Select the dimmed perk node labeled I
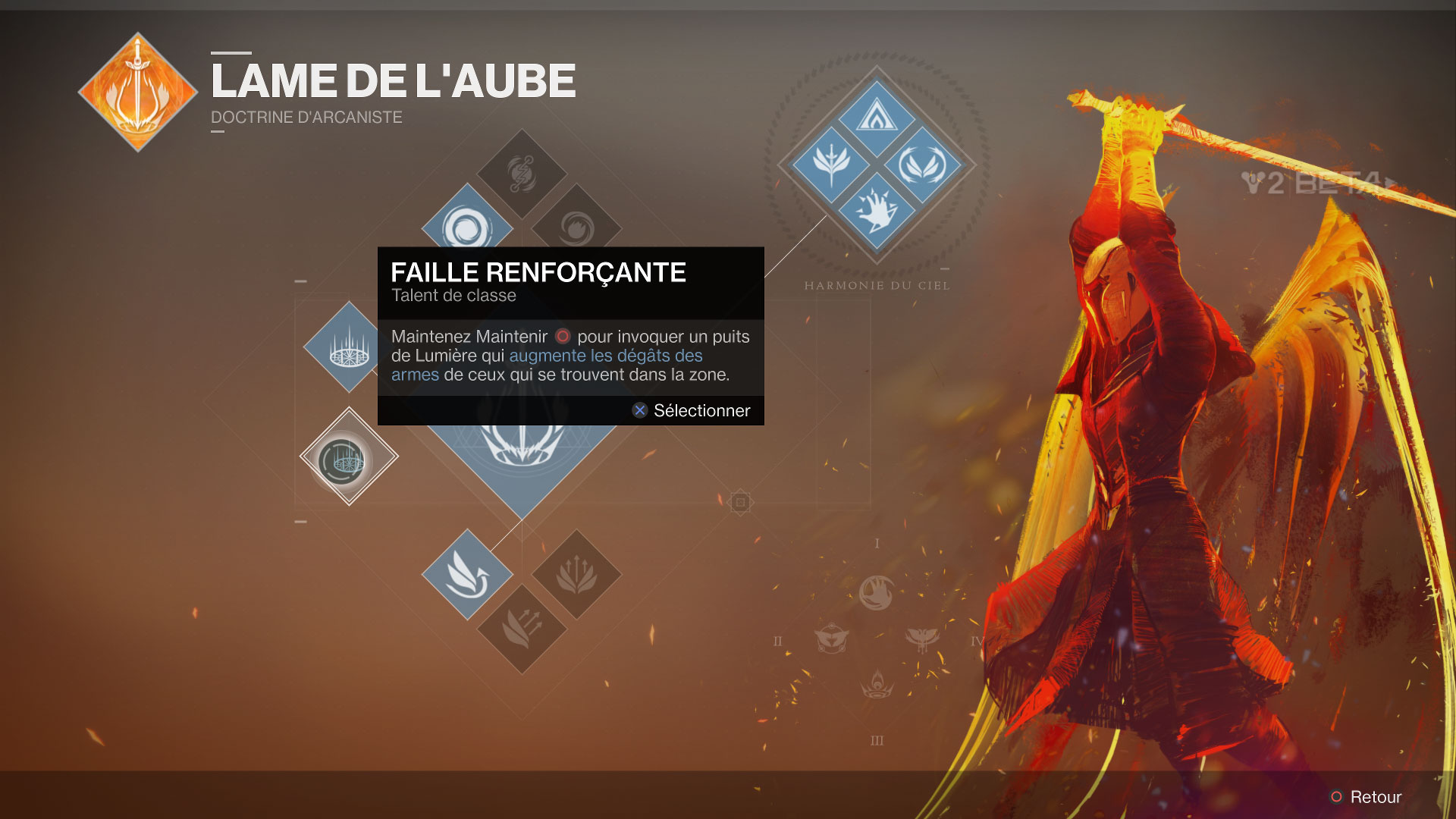Viewport: 1456px width, 819px height. click(877, 592)
